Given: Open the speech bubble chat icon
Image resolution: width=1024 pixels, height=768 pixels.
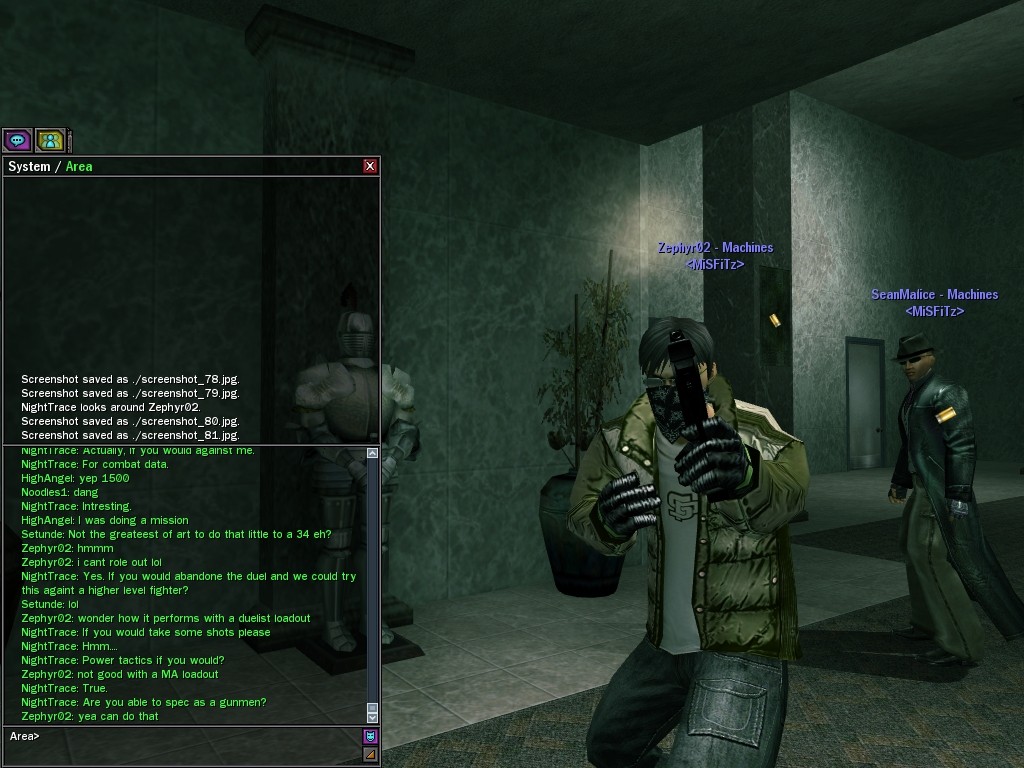Looking at the screenshot, I should [x=17, y=140].
